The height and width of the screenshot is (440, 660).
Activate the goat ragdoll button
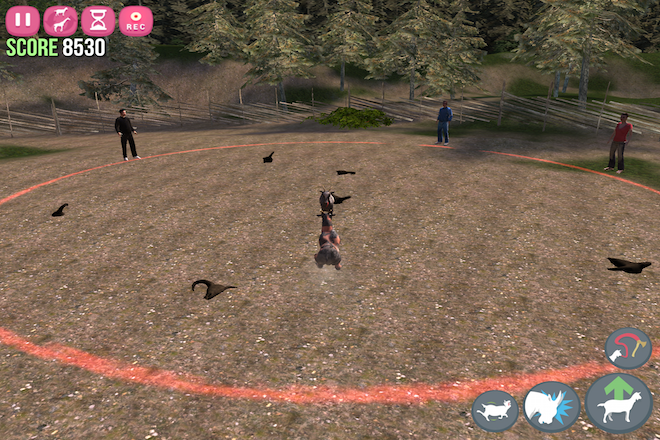495,410
